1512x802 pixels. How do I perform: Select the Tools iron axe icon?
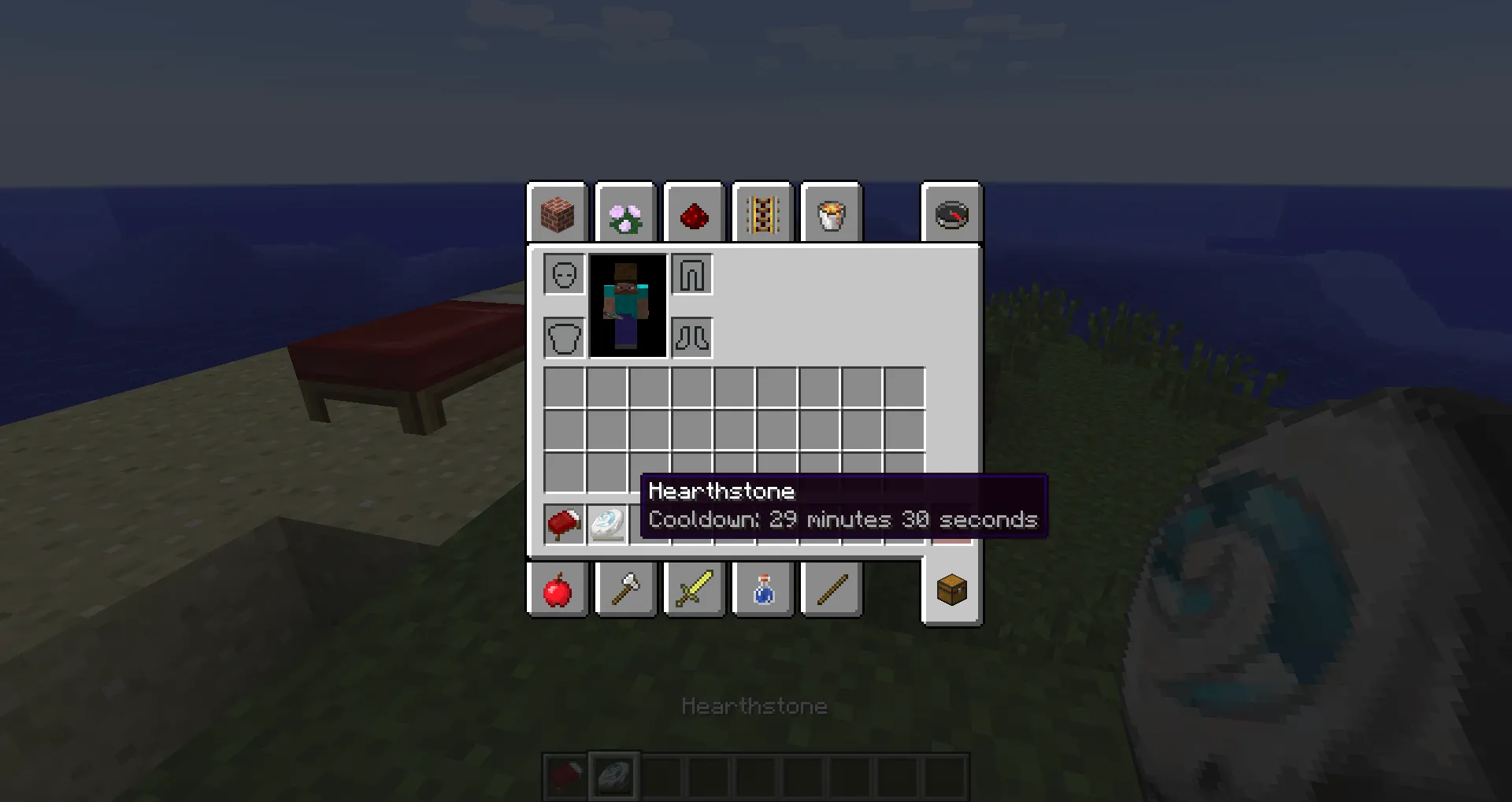point(625,589)
